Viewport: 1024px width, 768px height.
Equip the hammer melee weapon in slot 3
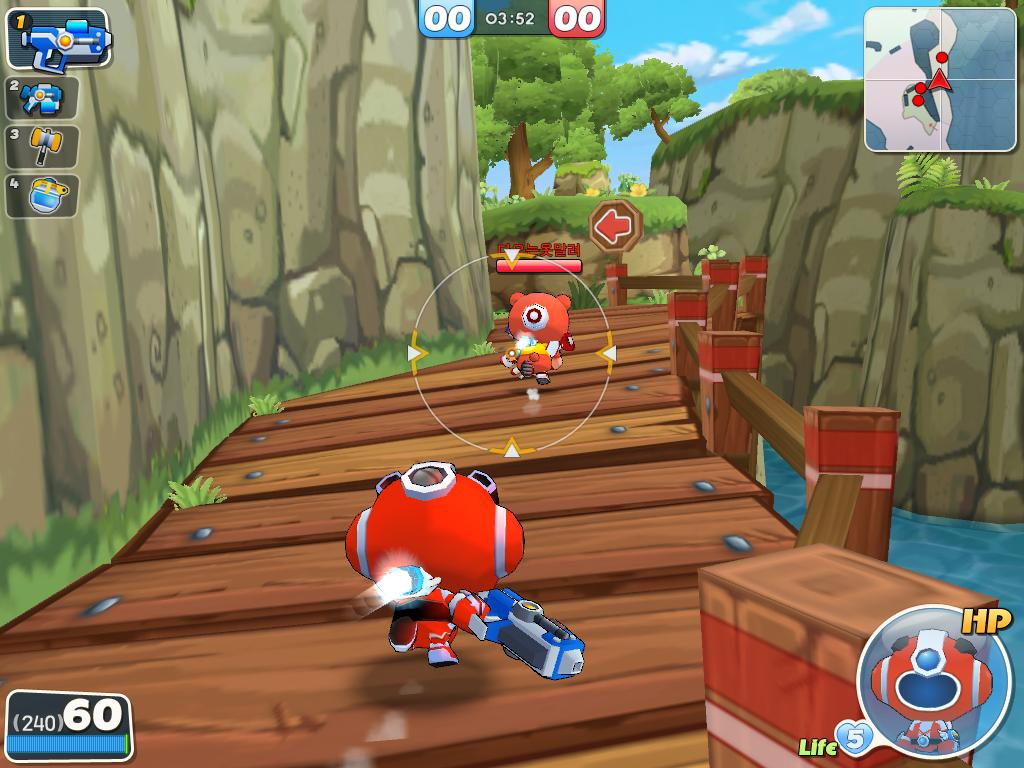click(x=42, y=146)
